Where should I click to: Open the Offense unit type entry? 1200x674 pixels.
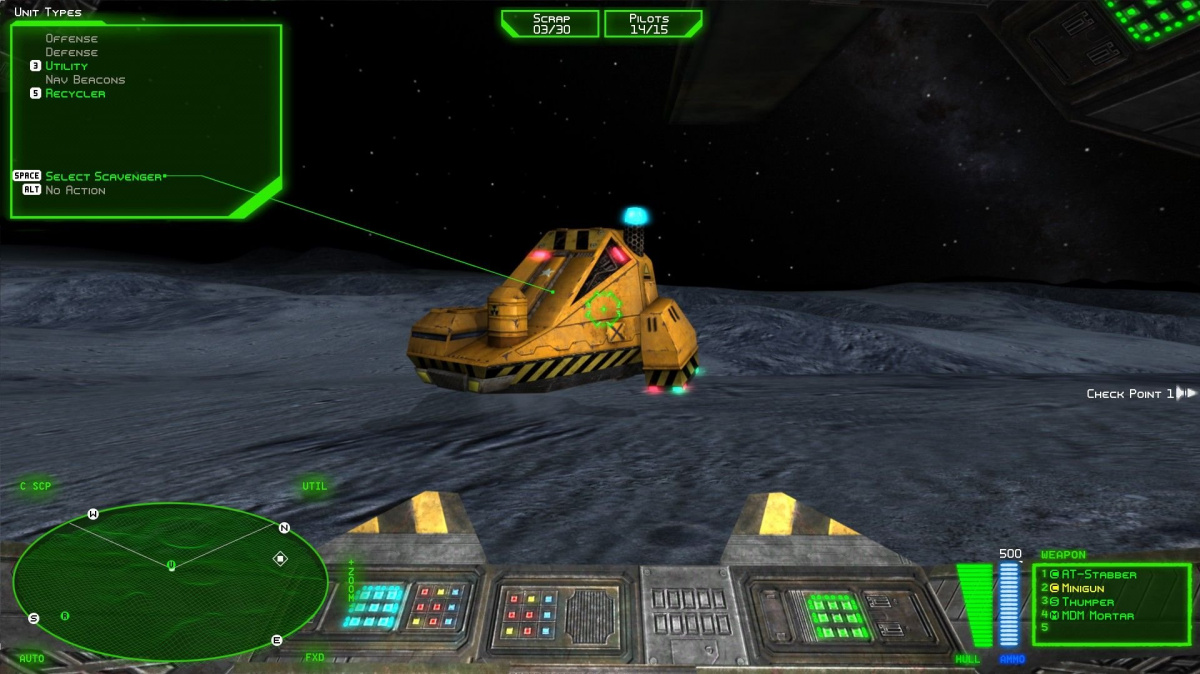71,39
